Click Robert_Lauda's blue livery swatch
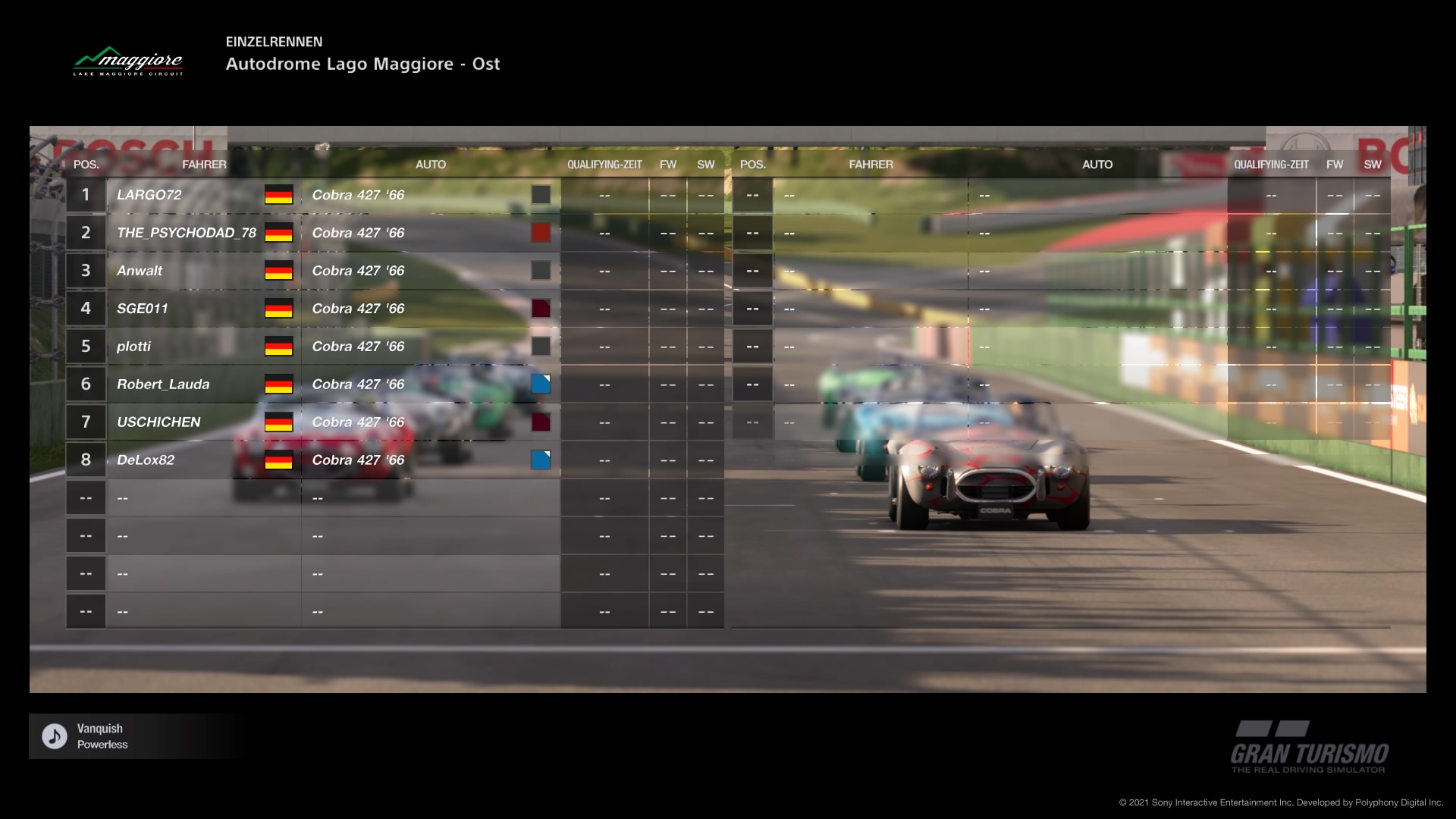The image size is (1456, 819). 541,384
